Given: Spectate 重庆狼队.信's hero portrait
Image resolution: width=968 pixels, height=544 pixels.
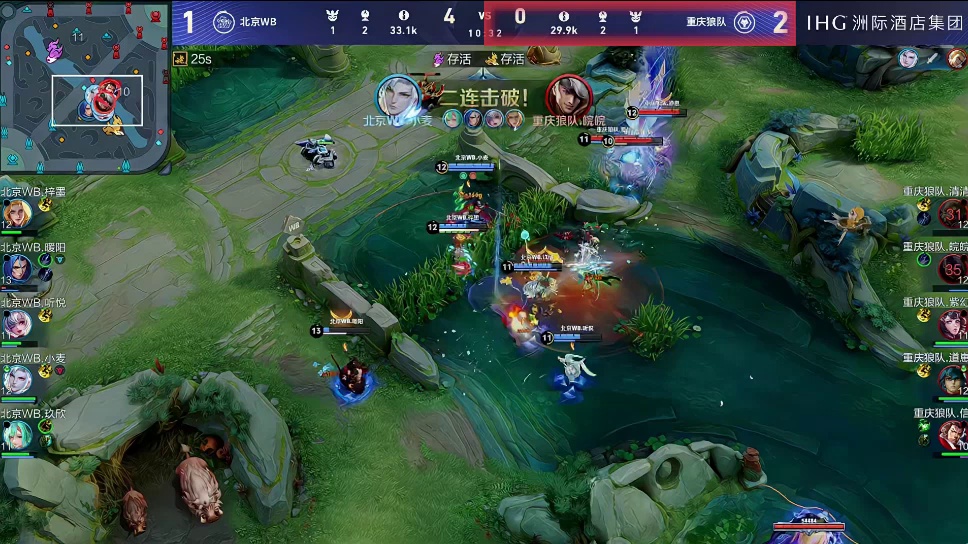Looking at the screenshot, I should [952, 435].
